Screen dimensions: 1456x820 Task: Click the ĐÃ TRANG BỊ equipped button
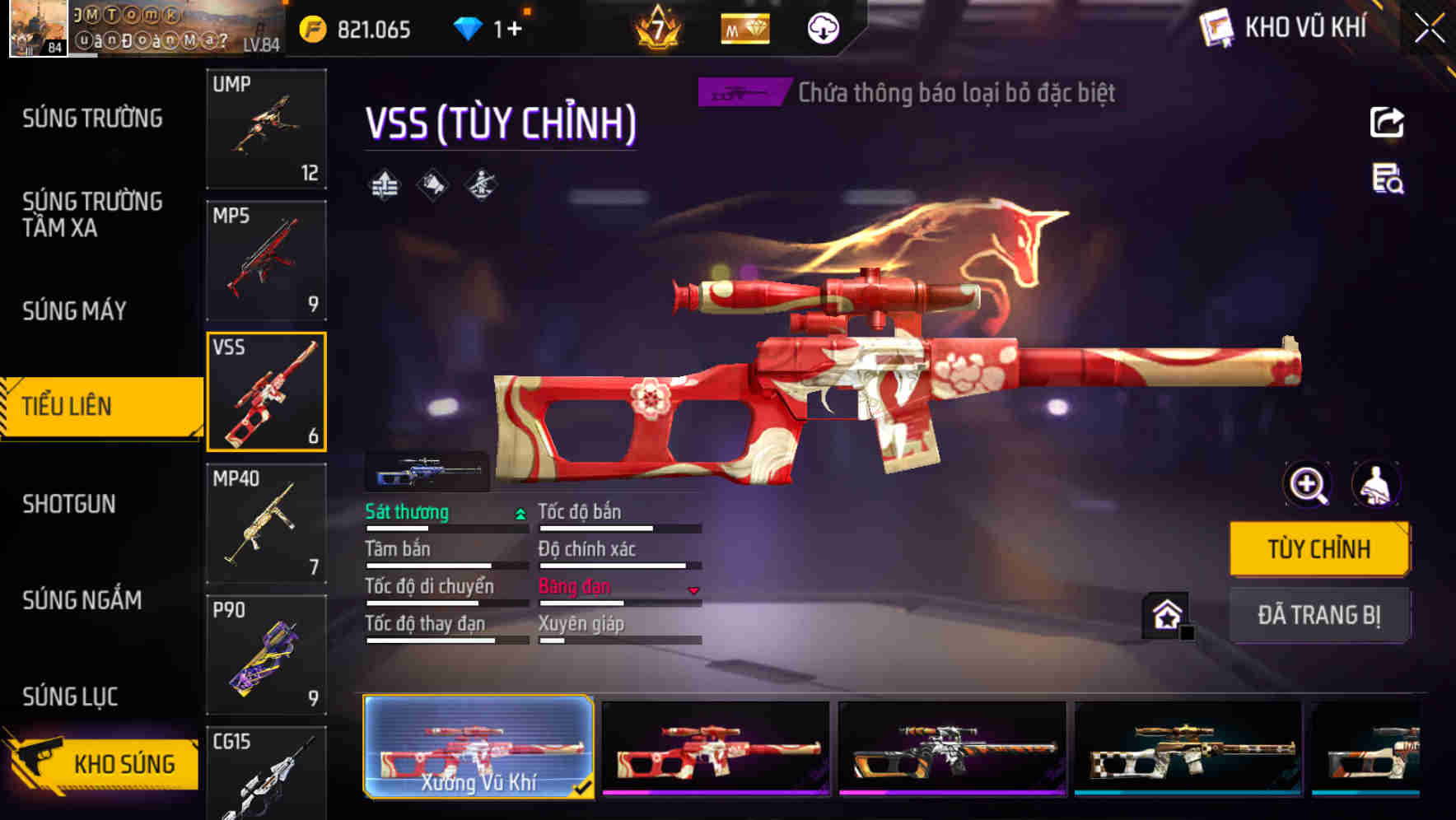[x=1319, y=614]
